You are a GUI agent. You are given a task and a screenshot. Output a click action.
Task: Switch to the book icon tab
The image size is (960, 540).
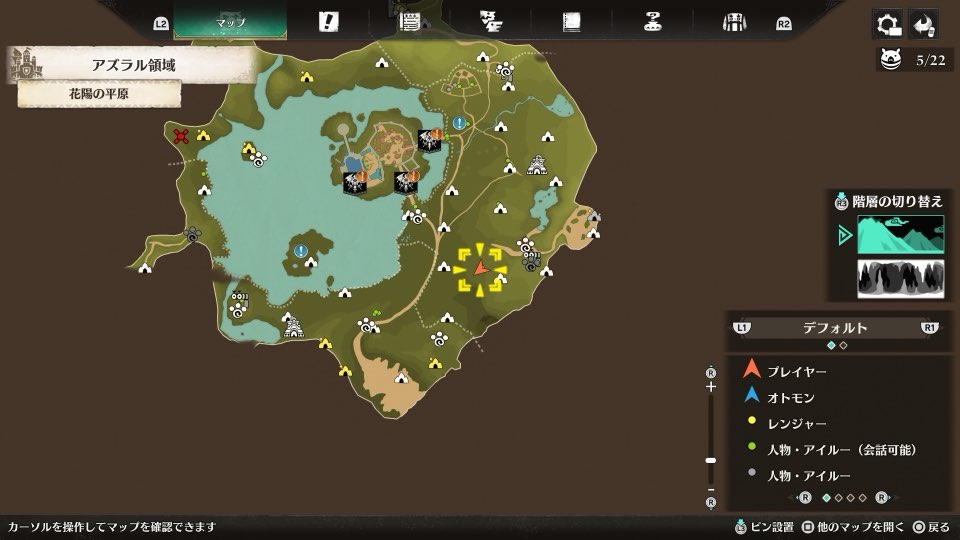click(x=571, y=22)
